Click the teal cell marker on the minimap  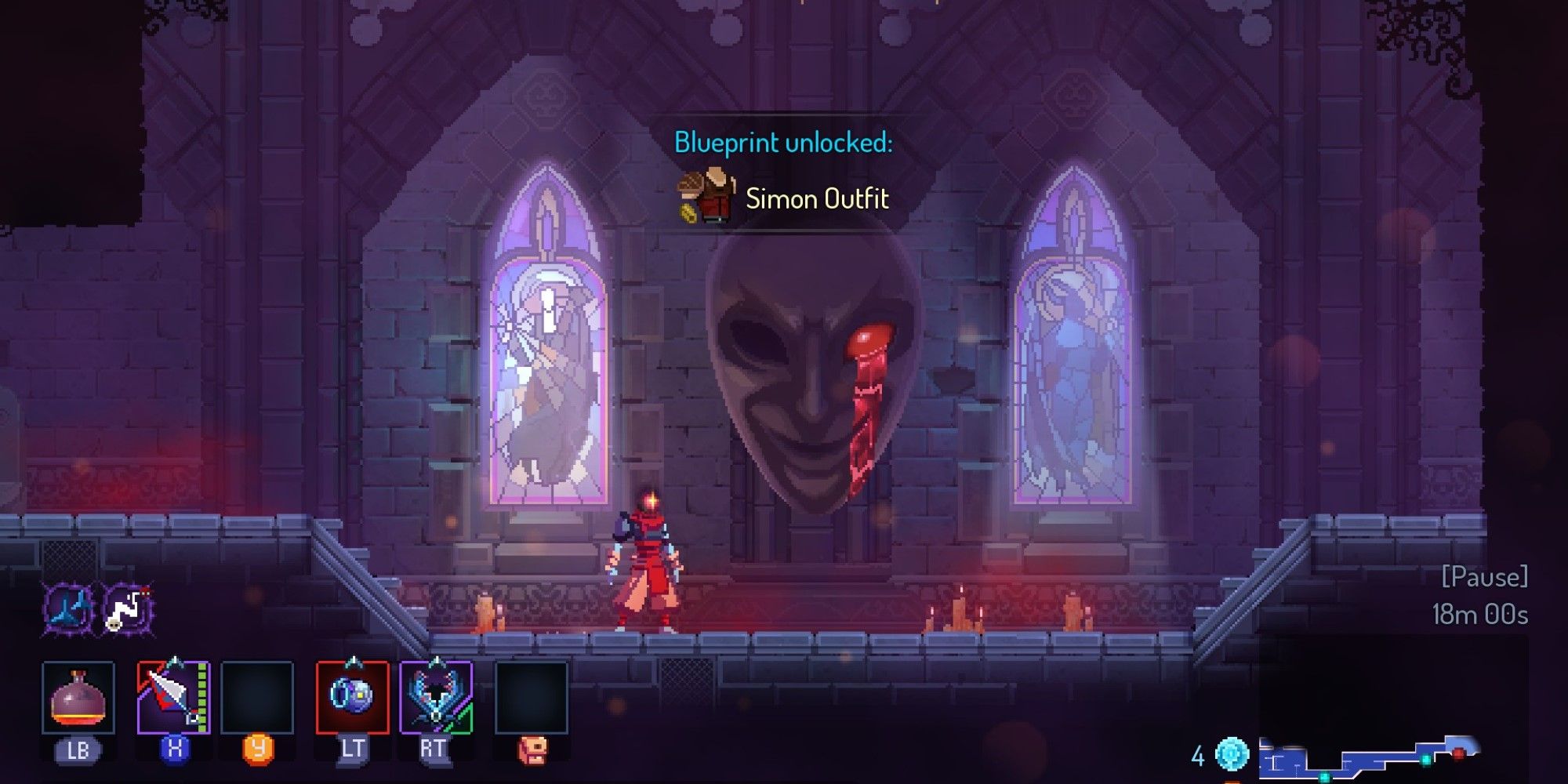click(x=1425, y=760)
